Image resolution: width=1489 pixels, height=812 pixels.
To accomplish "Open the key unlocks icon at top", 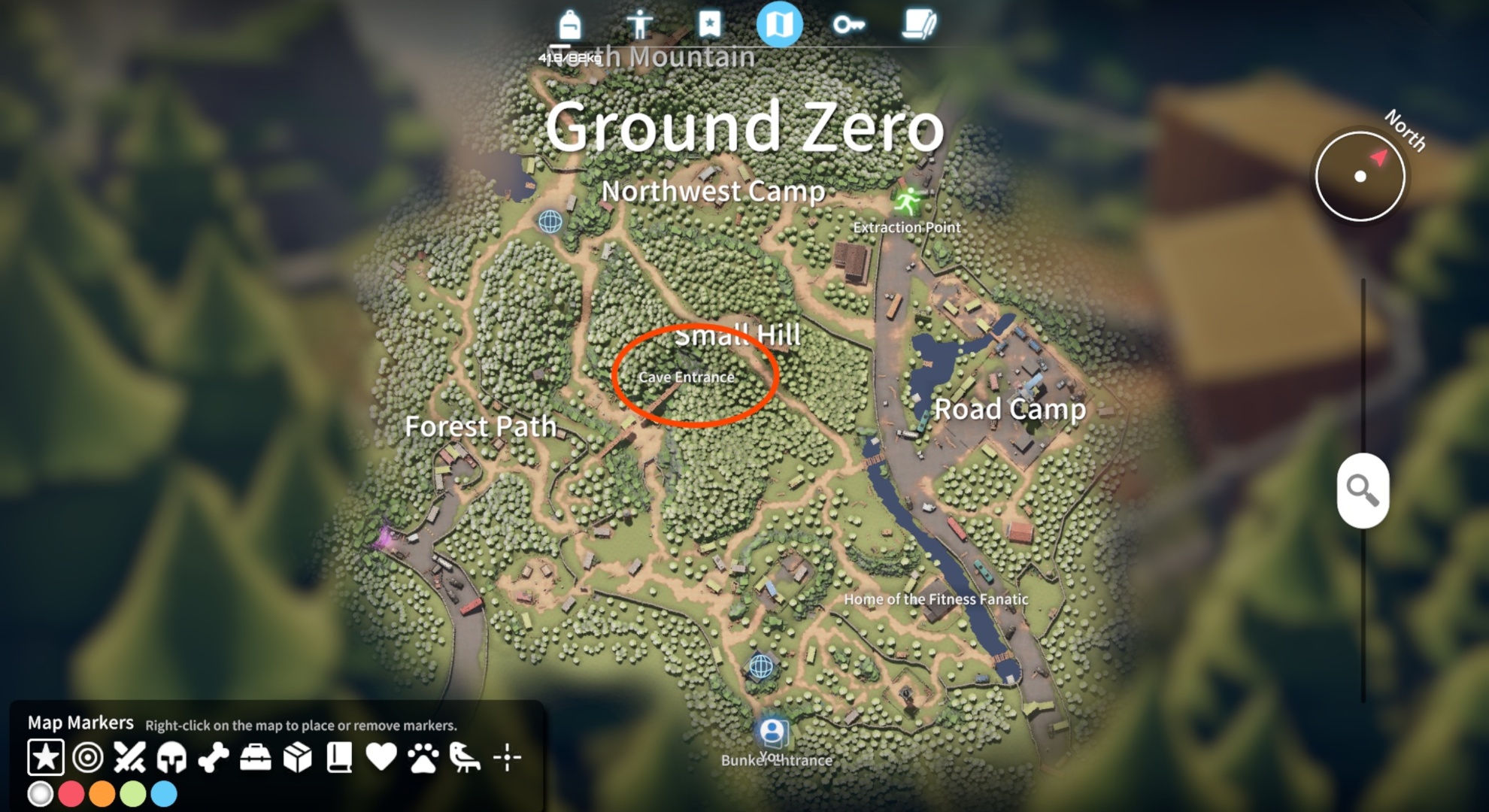I will (851, 24).
